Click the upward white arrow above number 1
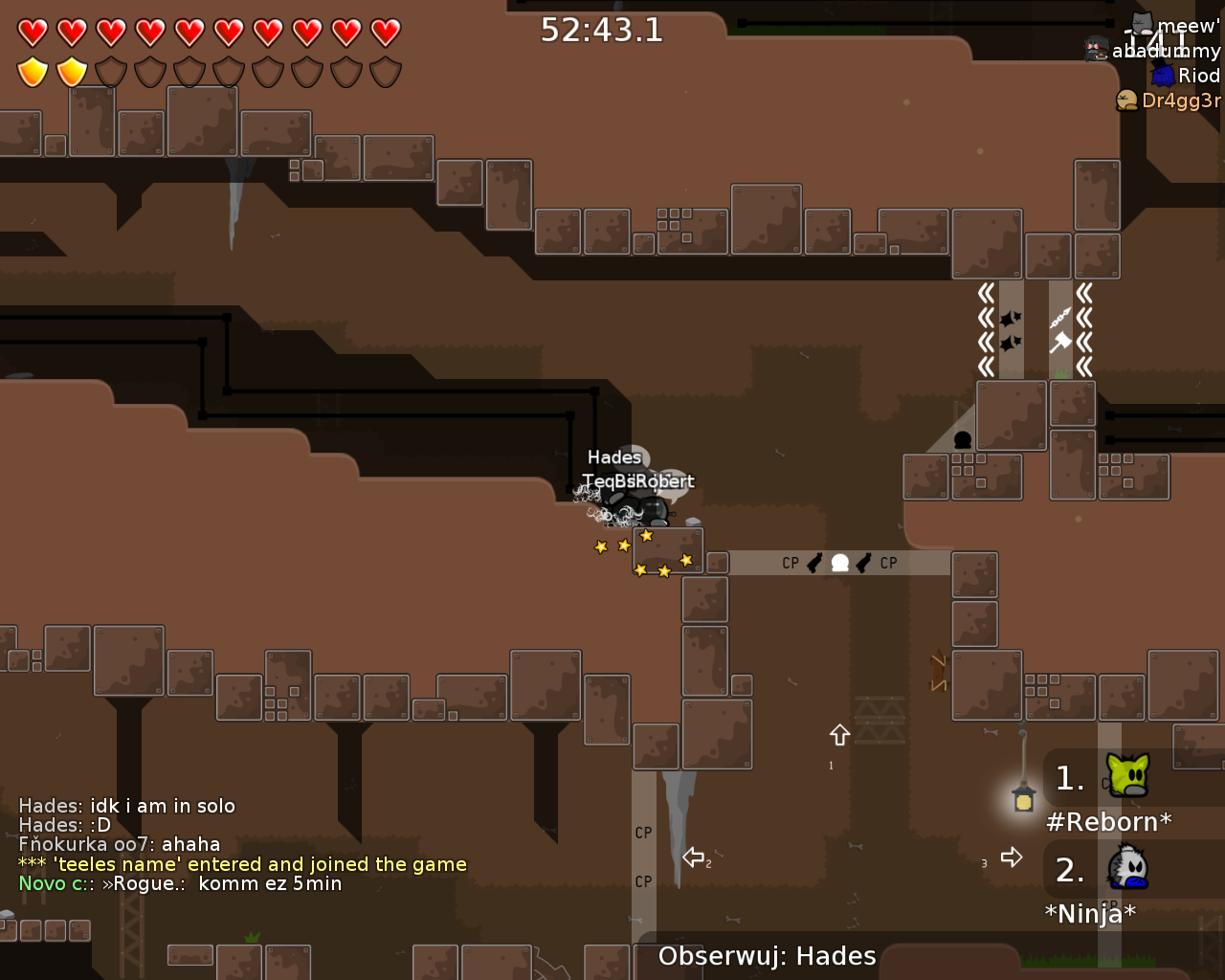This screenshot has width=1225, height=980. (x=838, y=735)
